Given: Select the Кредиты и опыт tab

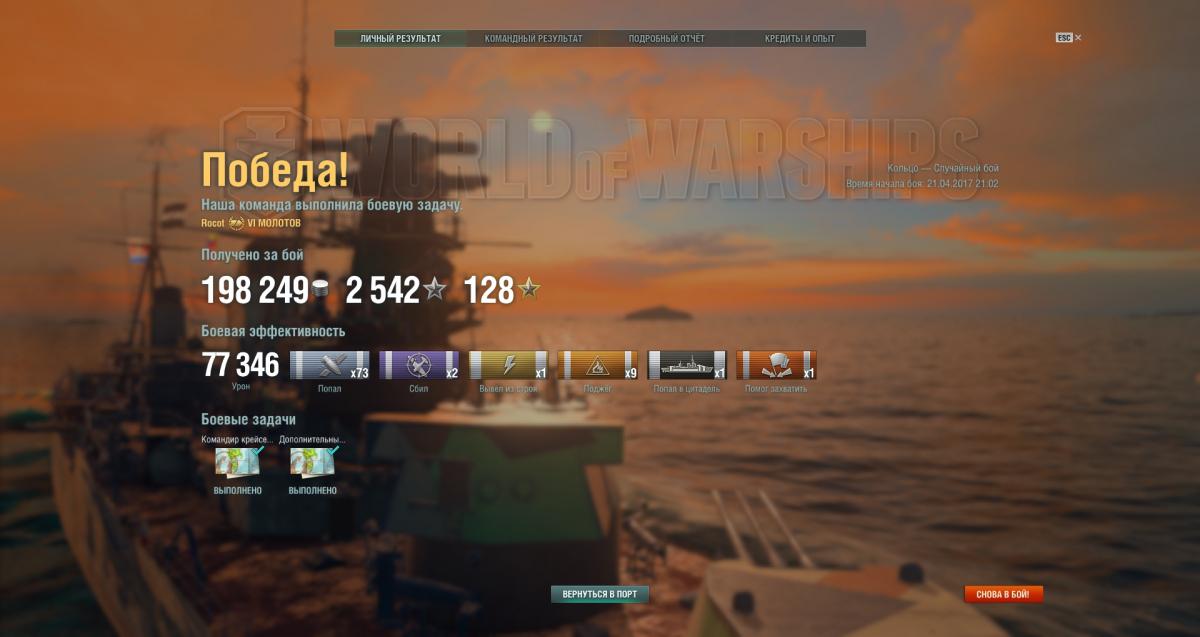Looking at the screenshot, I should [799, 39].
